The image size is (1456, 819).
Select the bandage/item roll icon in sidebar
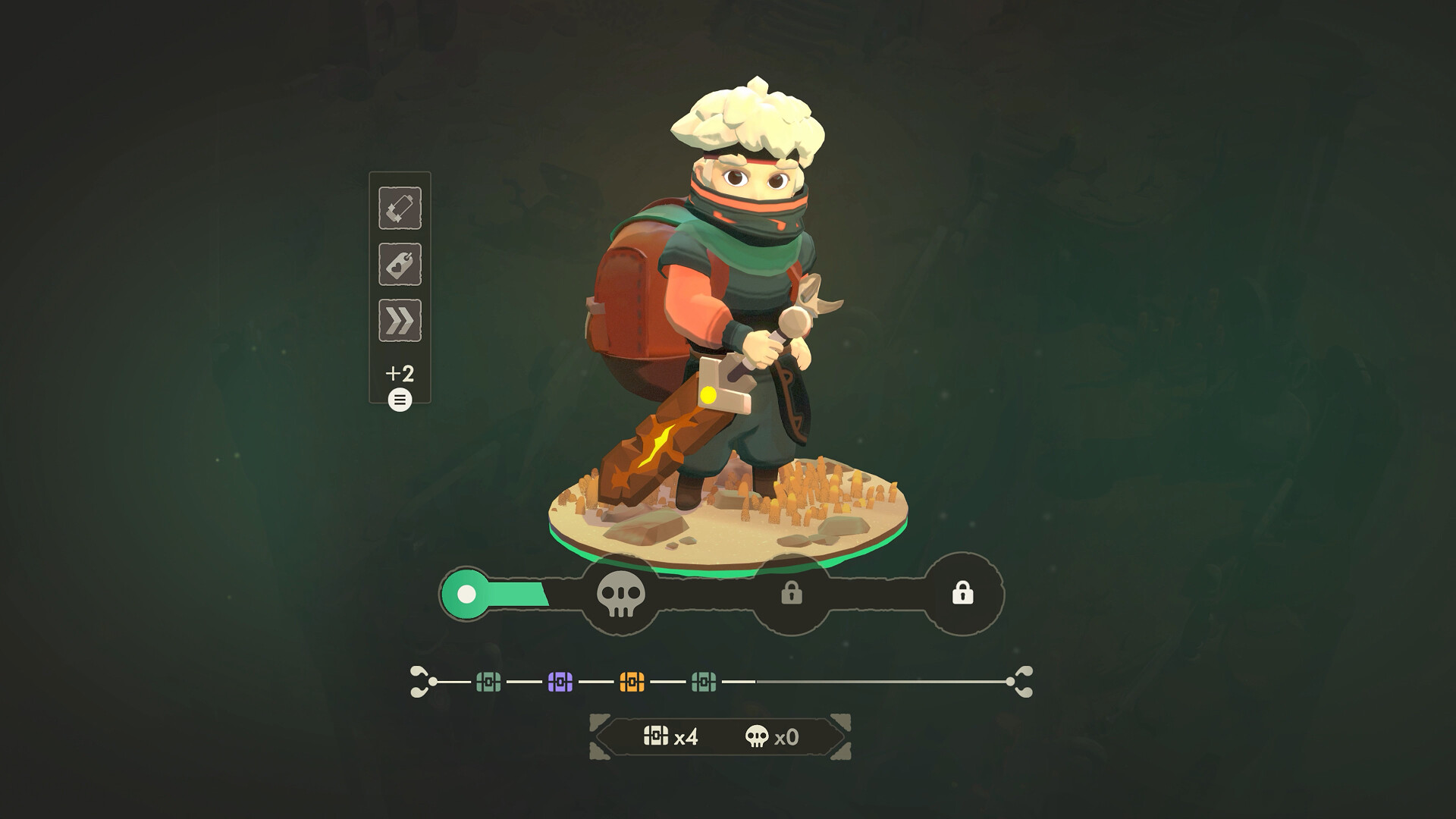[400, 209]
